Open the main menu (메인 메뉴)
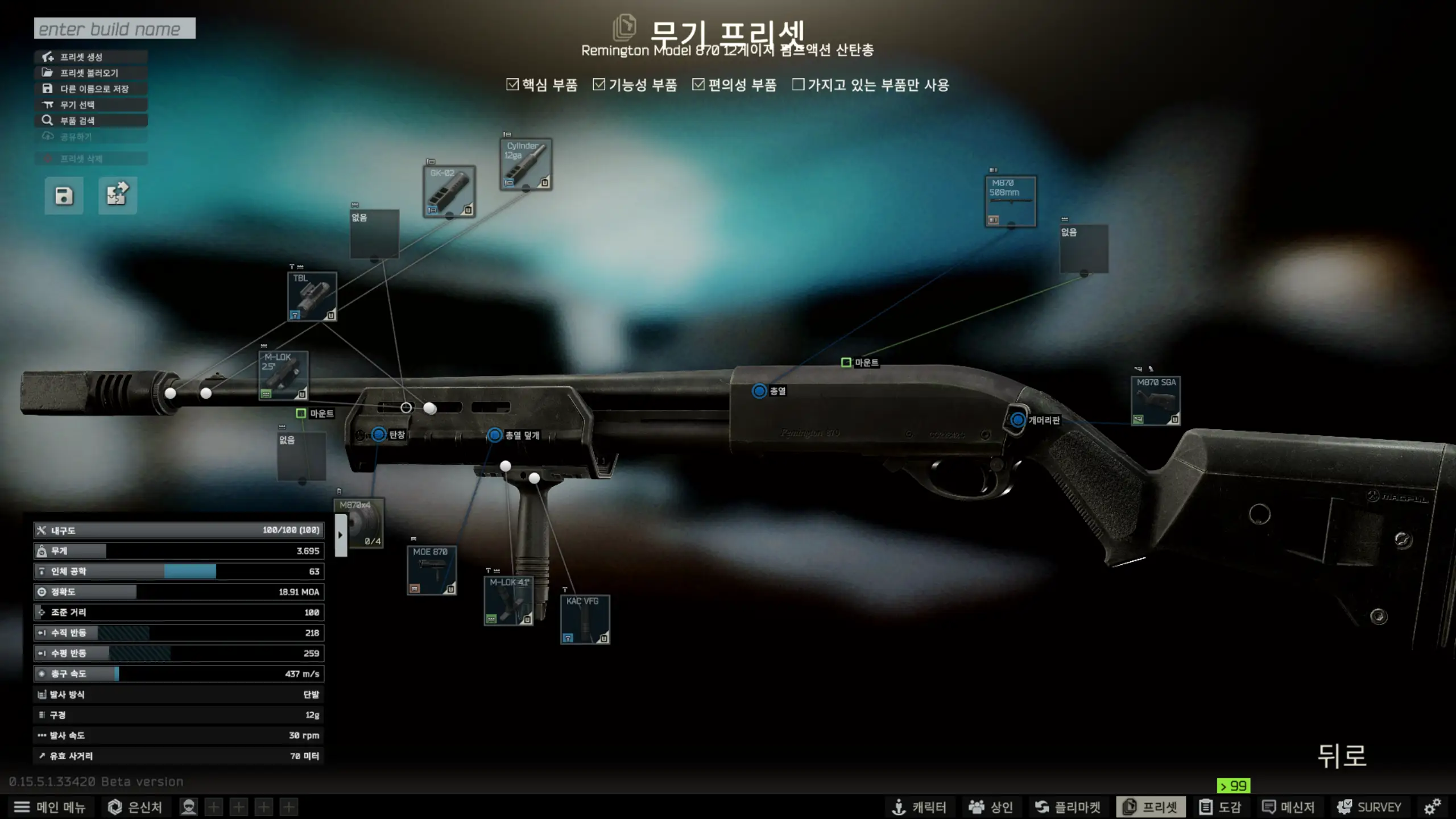The image size is (1456, 819). click(49, 807)
